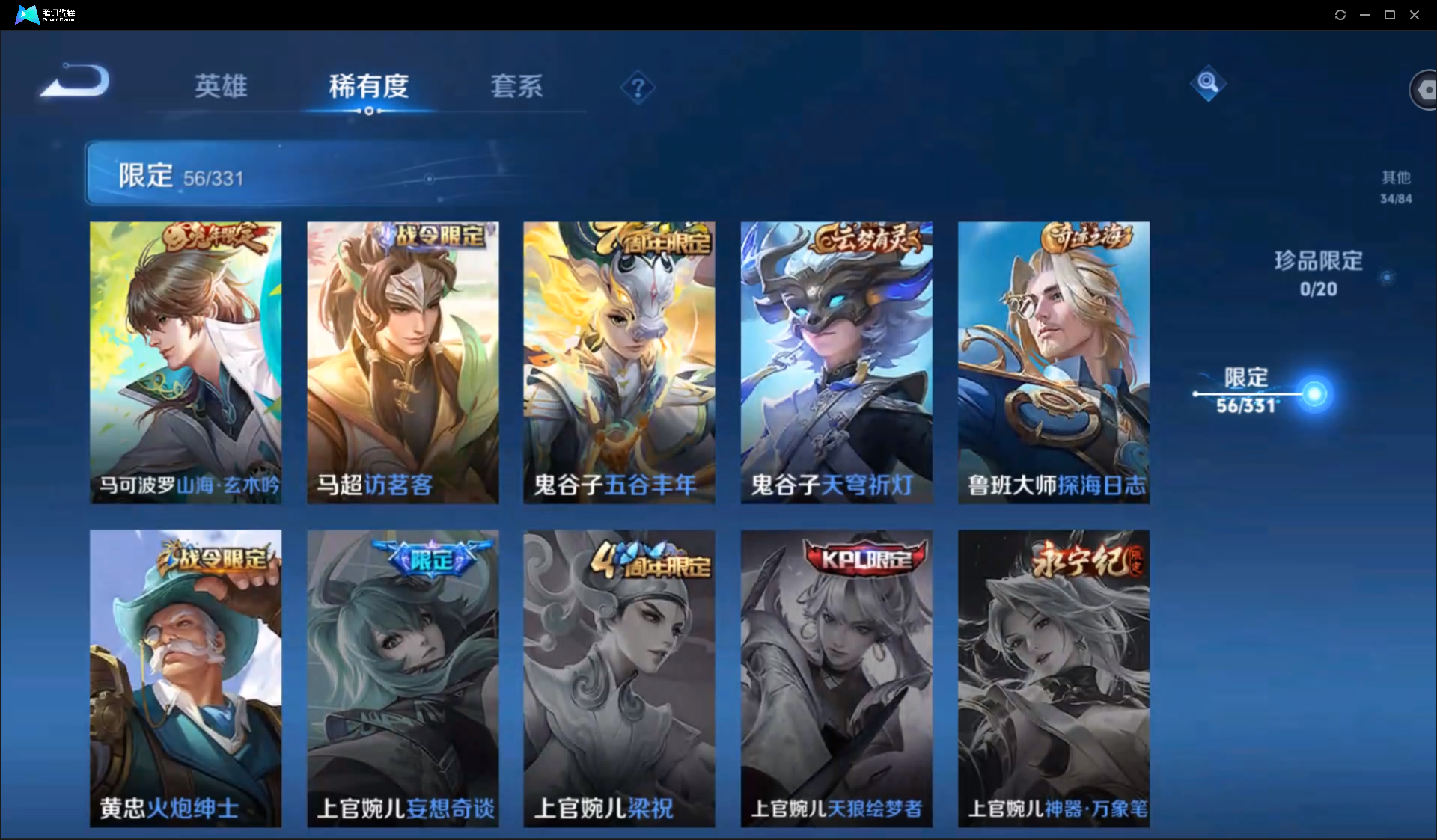Screen dimensions: 1437x840
Task: Open the 套系 tab
Action: 516,86
